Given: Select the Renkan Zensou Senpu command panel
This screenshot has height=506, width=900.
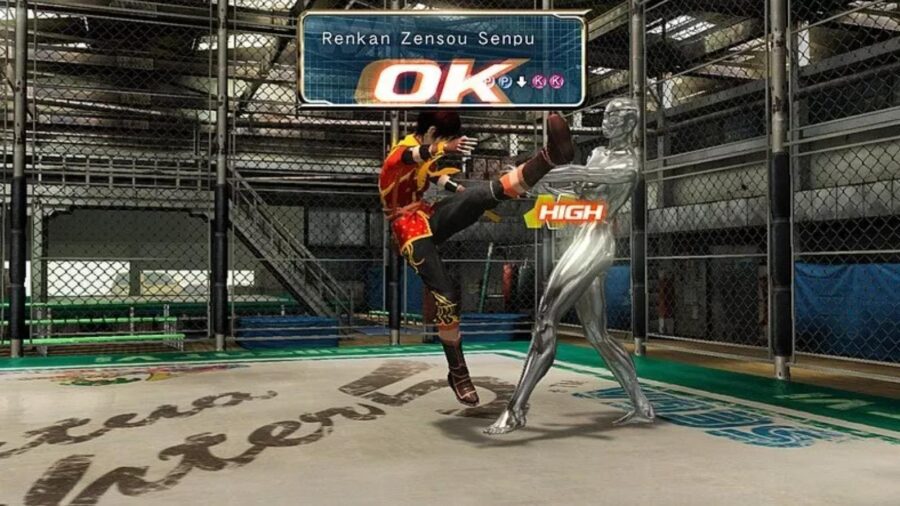Looking at the screenshot, I should click(443, 59).
